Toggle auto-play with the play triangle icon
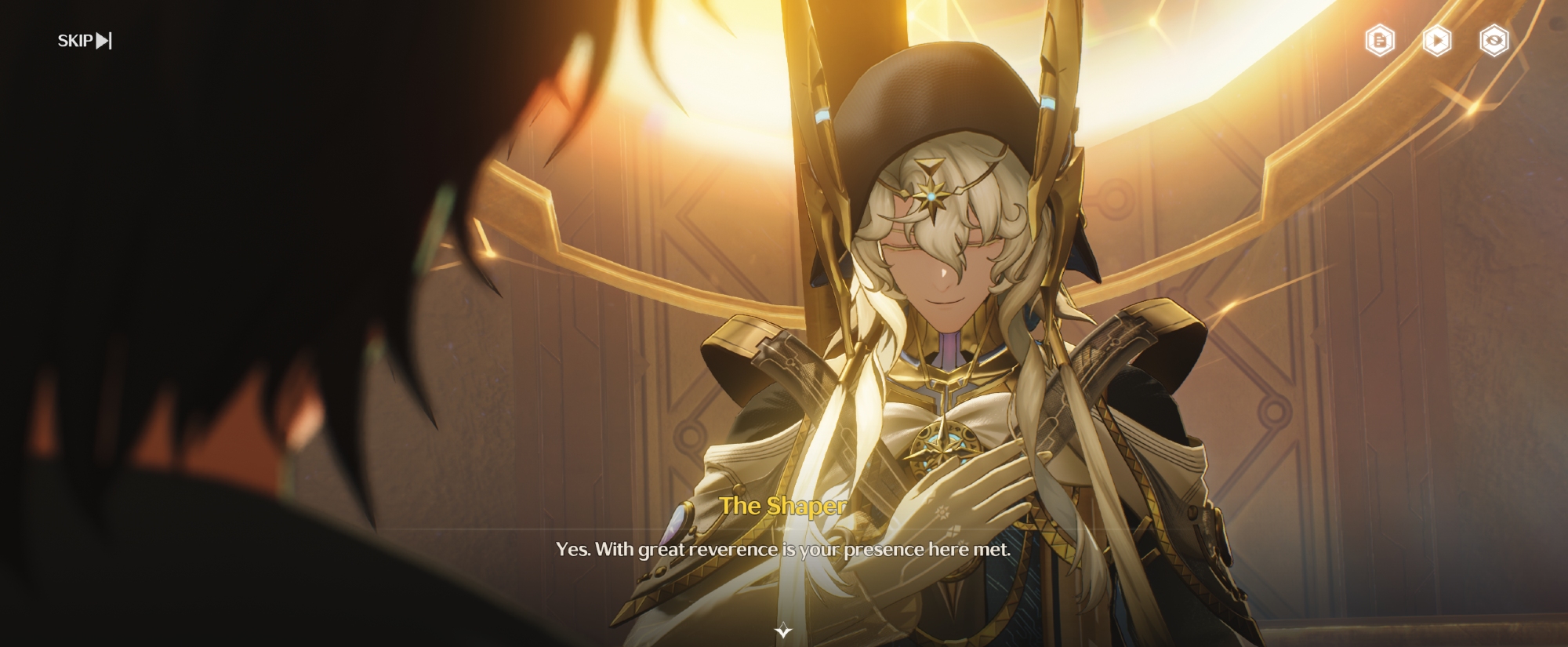Viewport: 1568px width, 647px height. (1437, 41)
